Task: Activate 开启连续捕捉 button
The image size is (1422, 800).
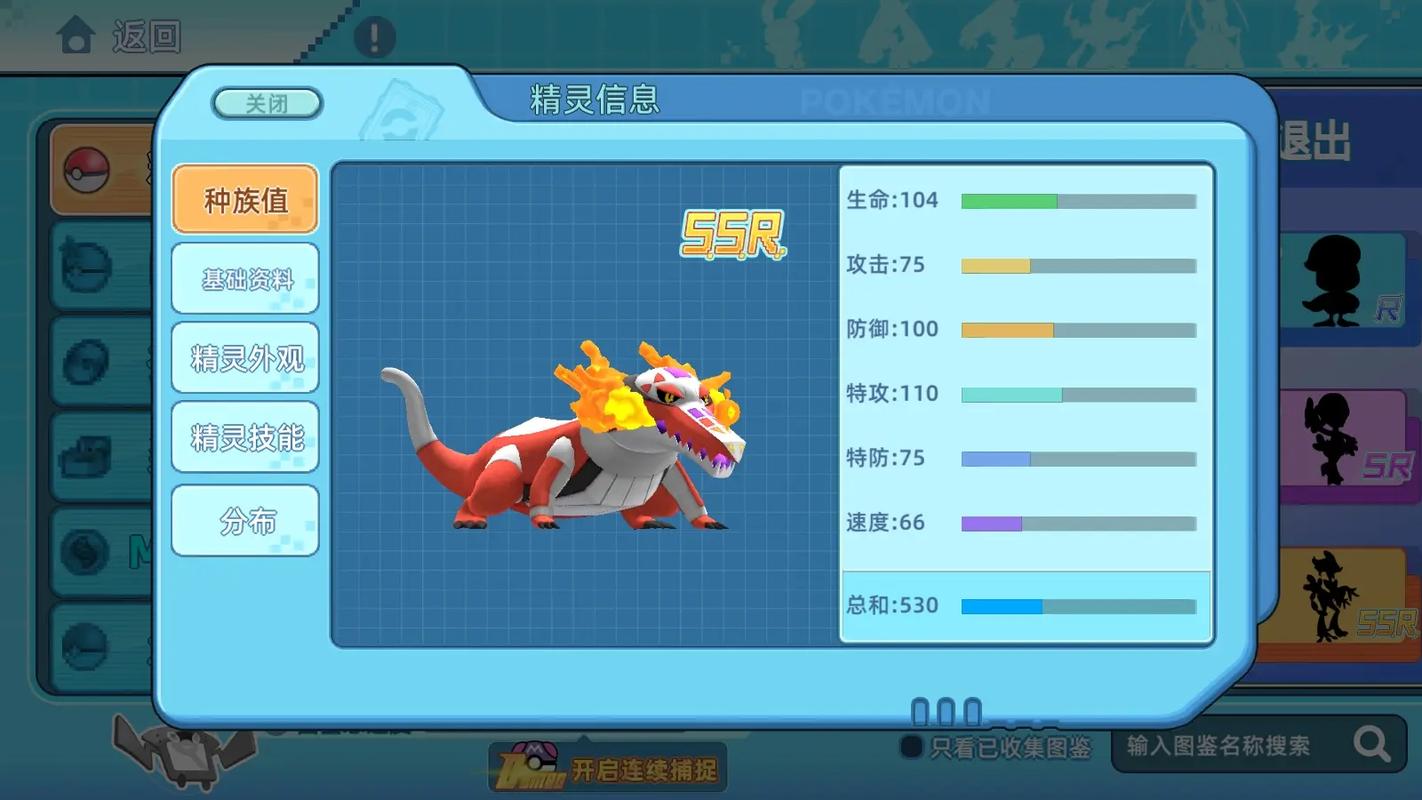Action: (608, 770)
